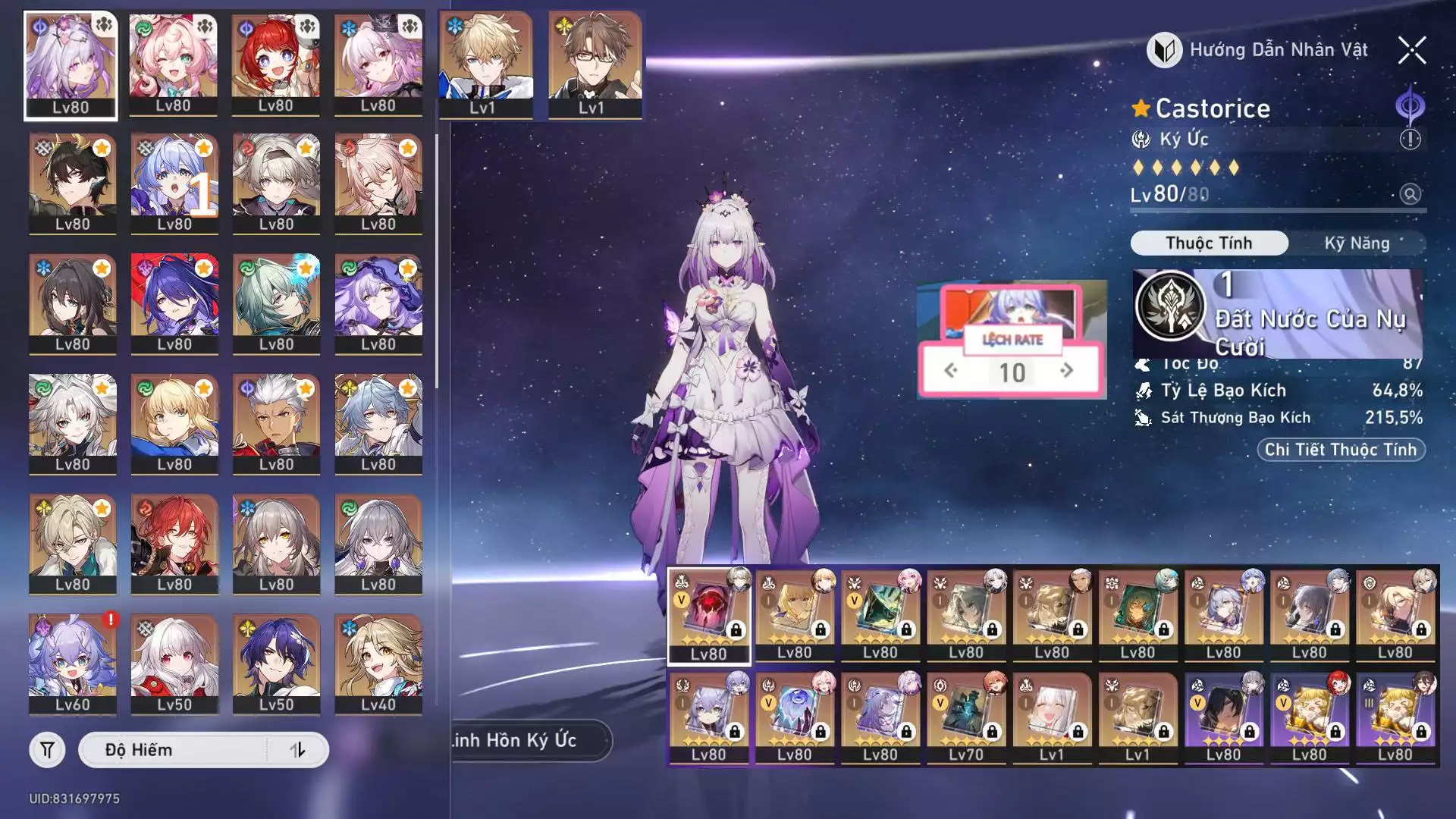Select the Thuộc Tính tab
The image size is (1456, 819).
click(x=1209, y=243)
